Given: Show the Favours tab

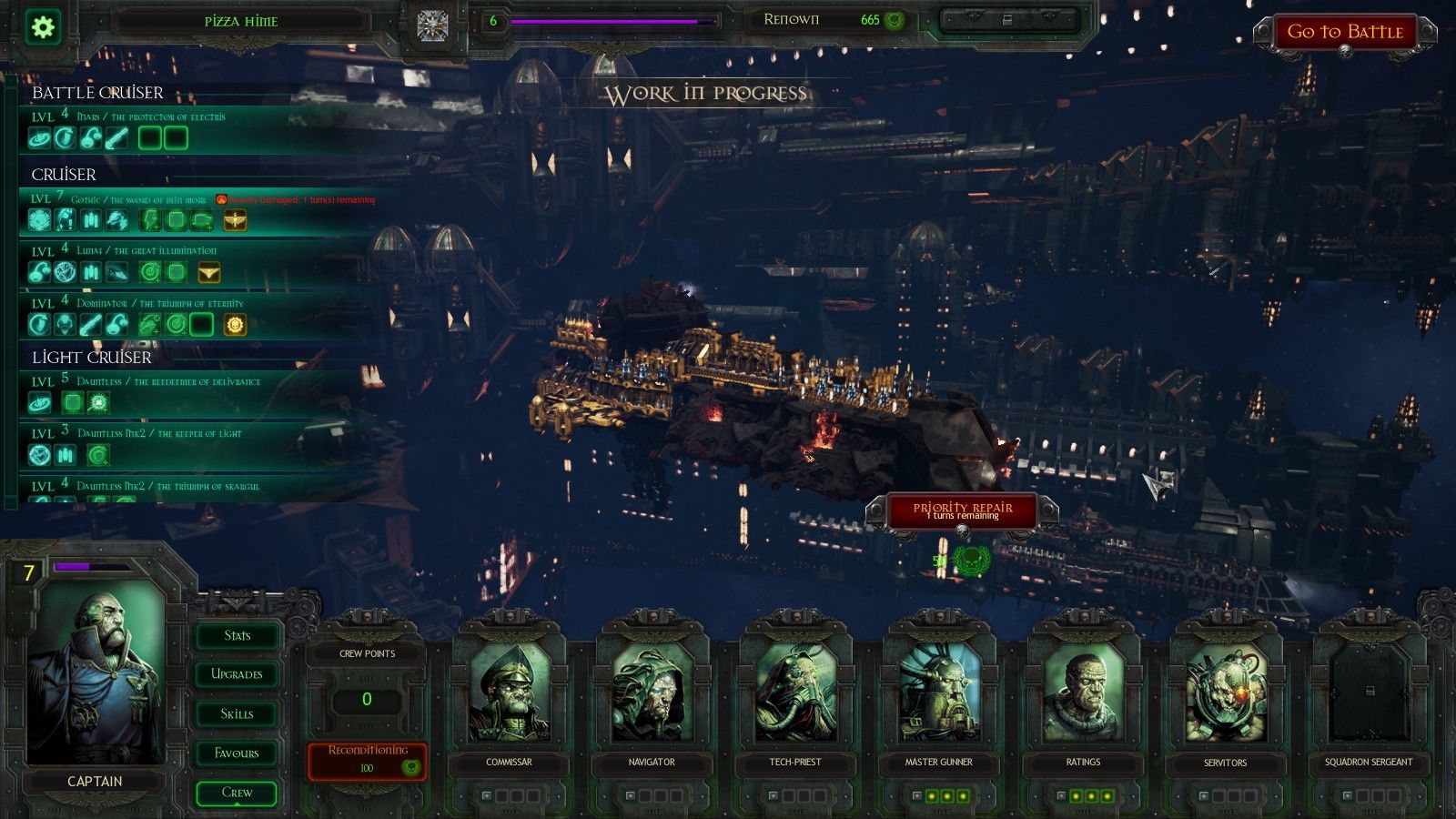Looking at the screenshot, I should pos(237,753).
